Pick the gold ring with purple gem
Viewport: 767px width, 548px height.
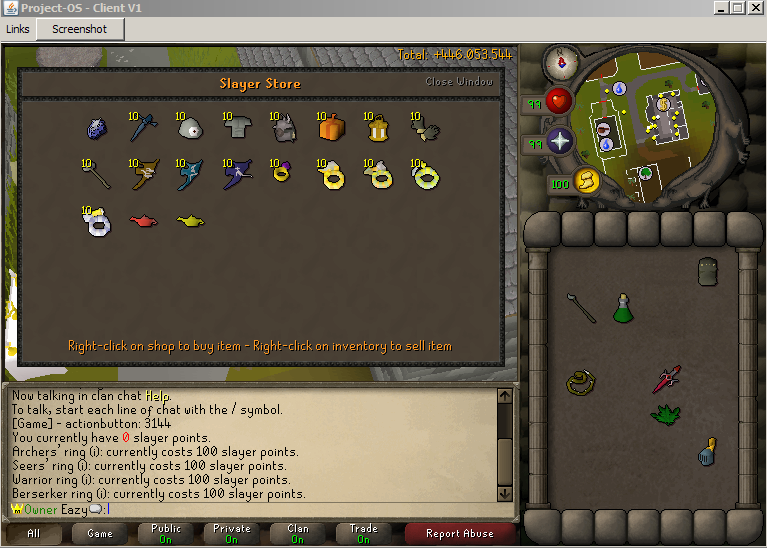281,175
